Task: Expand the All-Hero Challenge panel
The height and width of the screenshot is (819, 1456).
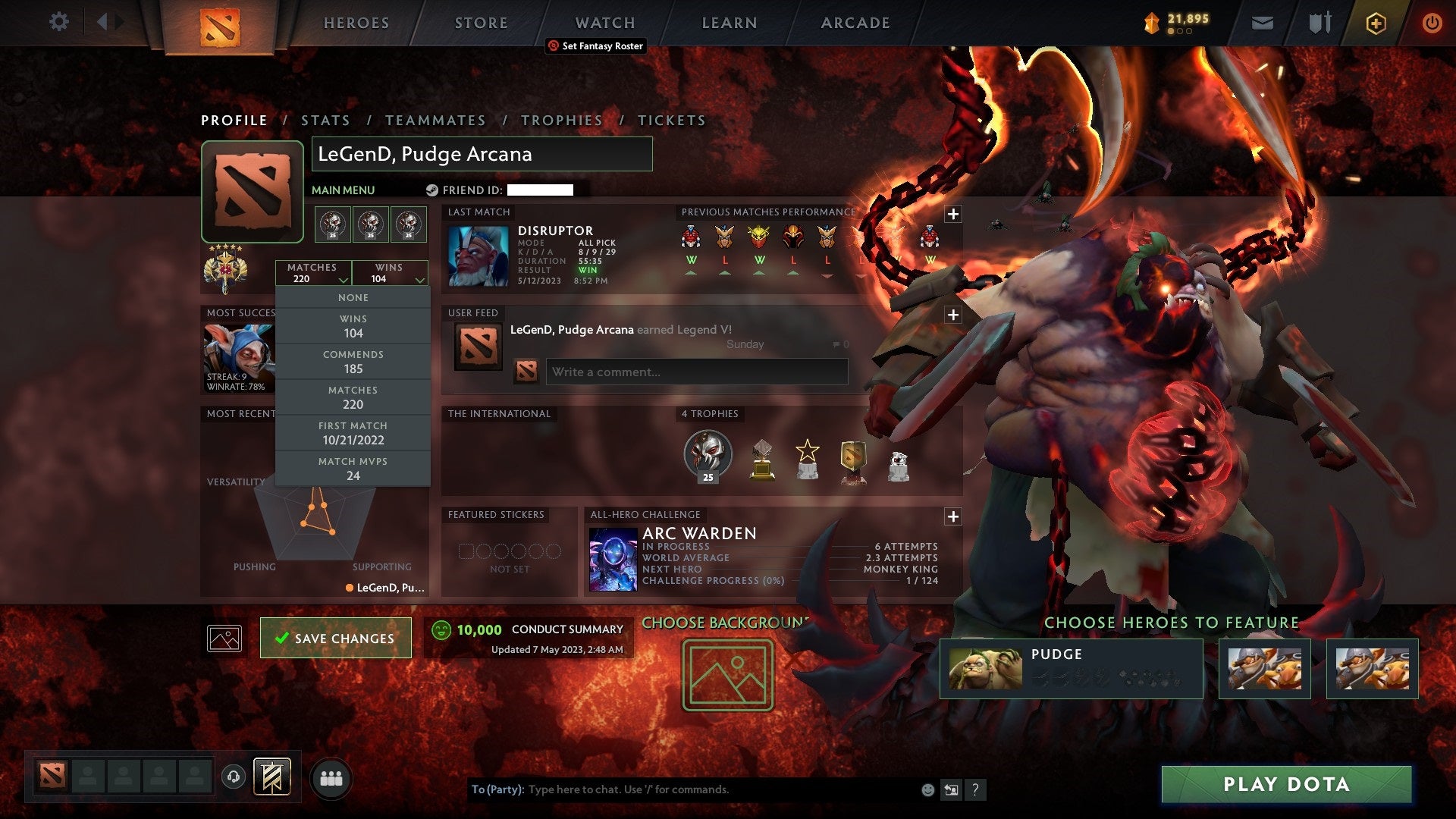Action: (x=952, y=516)
